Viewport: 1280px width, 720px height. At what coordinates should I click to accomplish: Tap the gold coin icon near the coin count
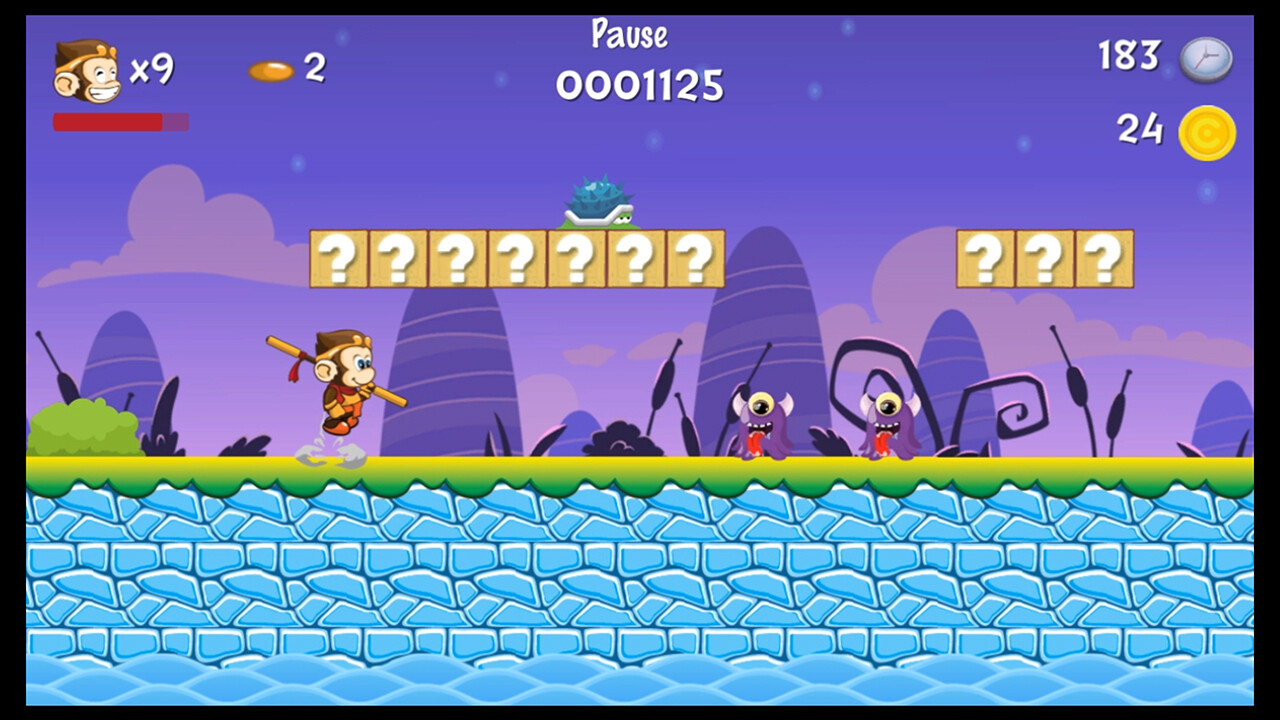1203,130
